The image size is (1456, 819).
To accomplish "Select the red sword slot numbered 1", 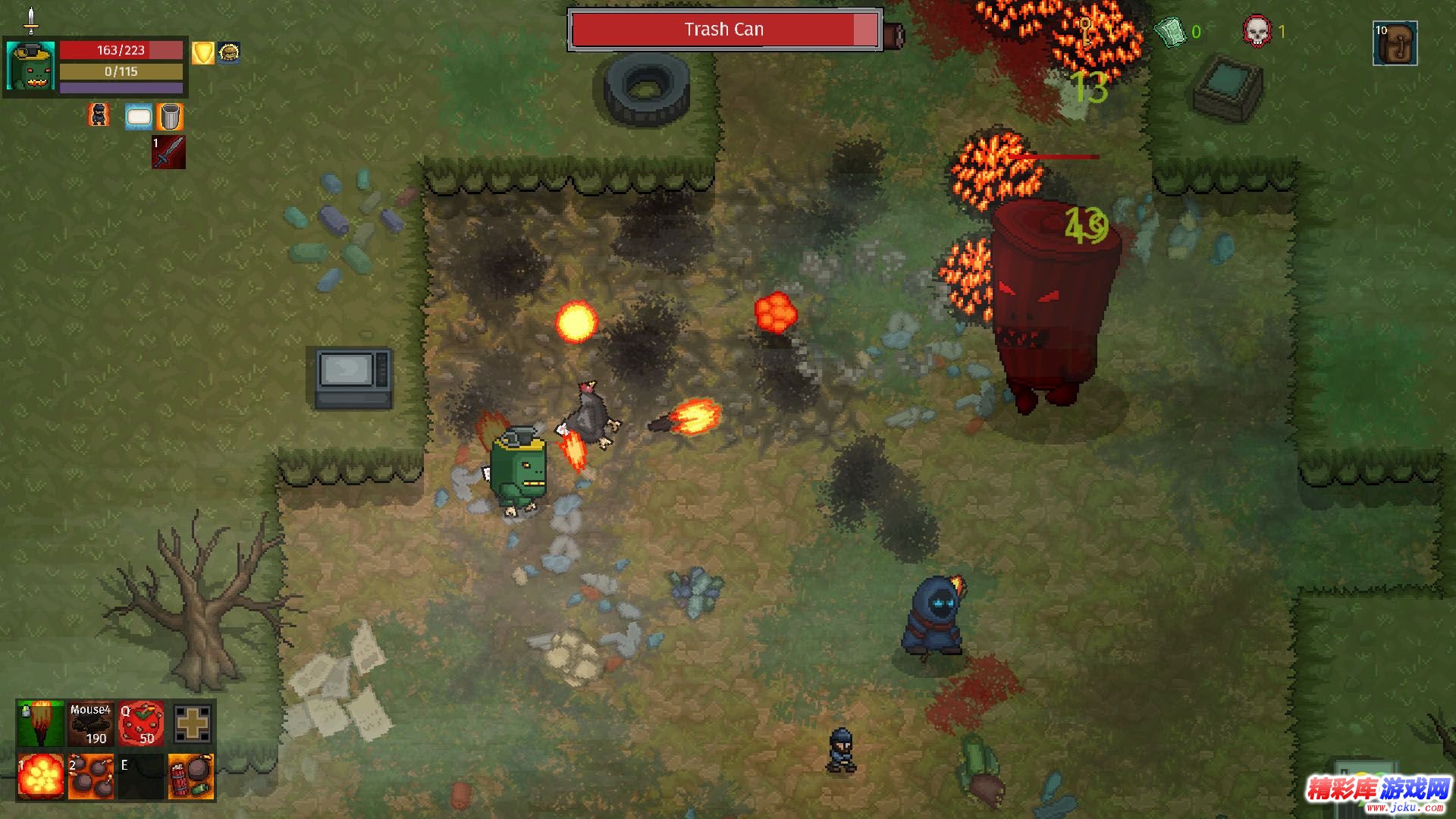I will [x=168, y=152].
